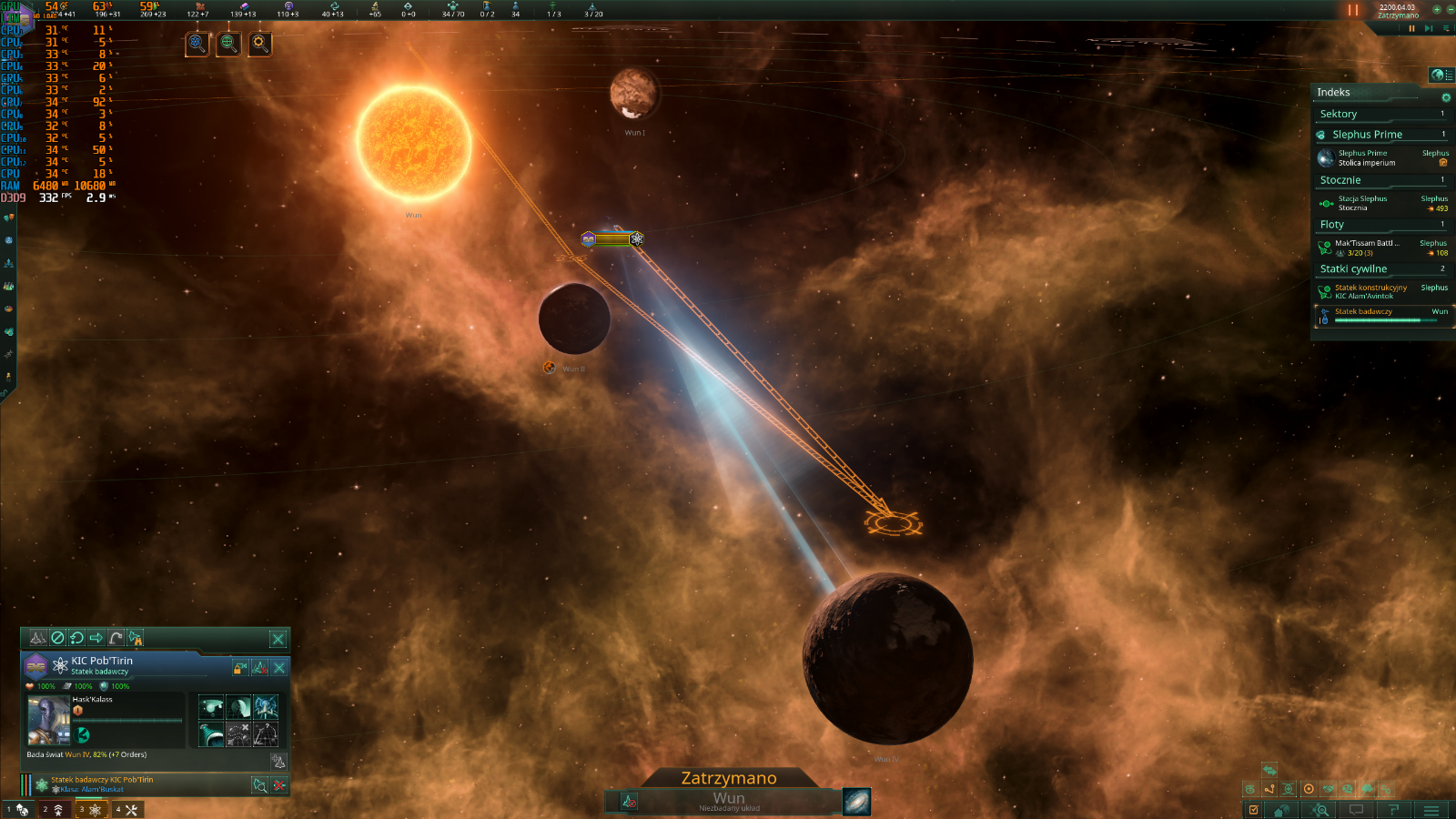Open the main menu hamburger button
1456x819 pixels.
1431,810
